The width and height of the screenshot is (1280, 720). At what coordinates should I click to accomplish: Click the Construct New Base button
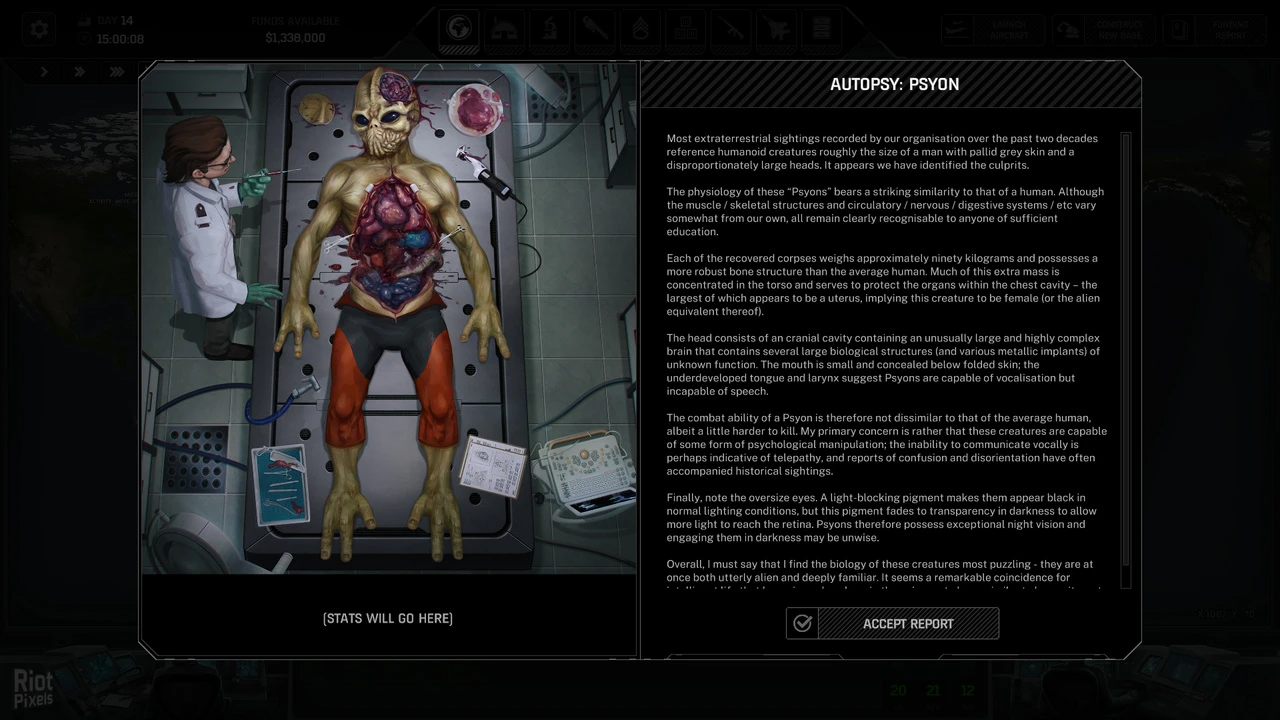coord(1104,30)
